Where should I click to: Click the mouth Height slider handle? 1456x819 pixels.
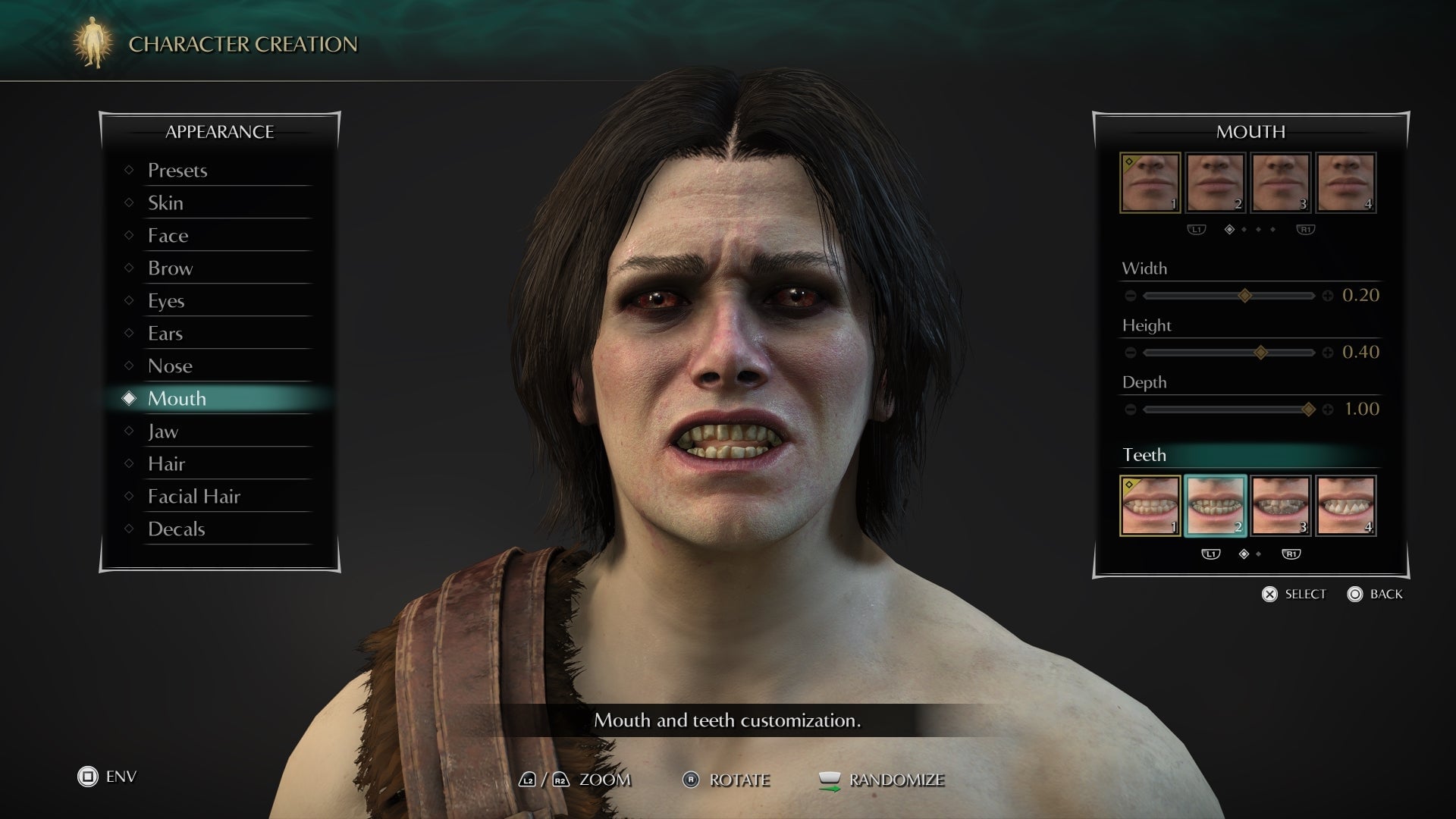click(x=1260, y=353)
